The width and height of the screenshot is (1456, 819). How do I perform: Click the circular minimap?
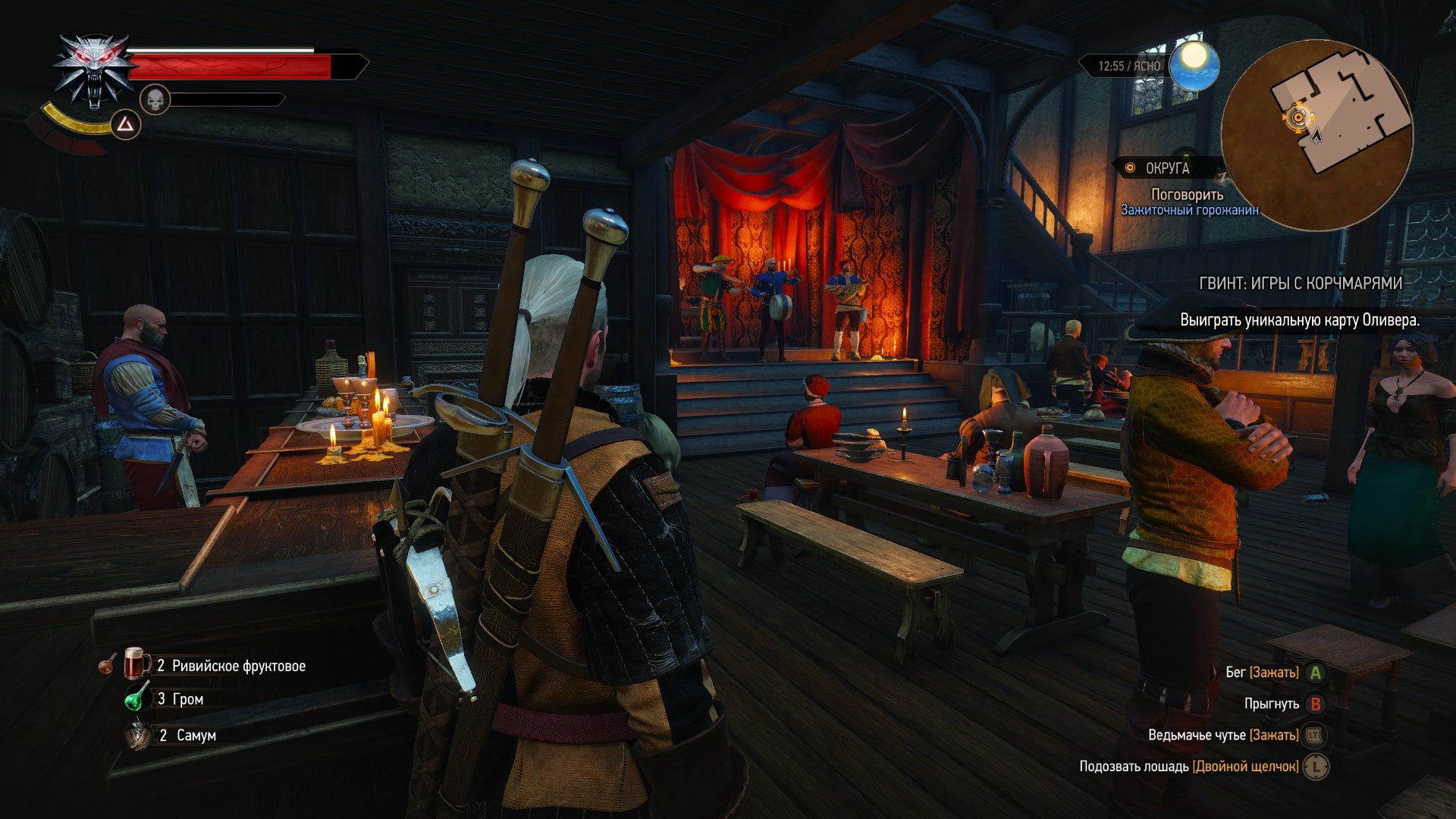click(x=1317, y=135)
